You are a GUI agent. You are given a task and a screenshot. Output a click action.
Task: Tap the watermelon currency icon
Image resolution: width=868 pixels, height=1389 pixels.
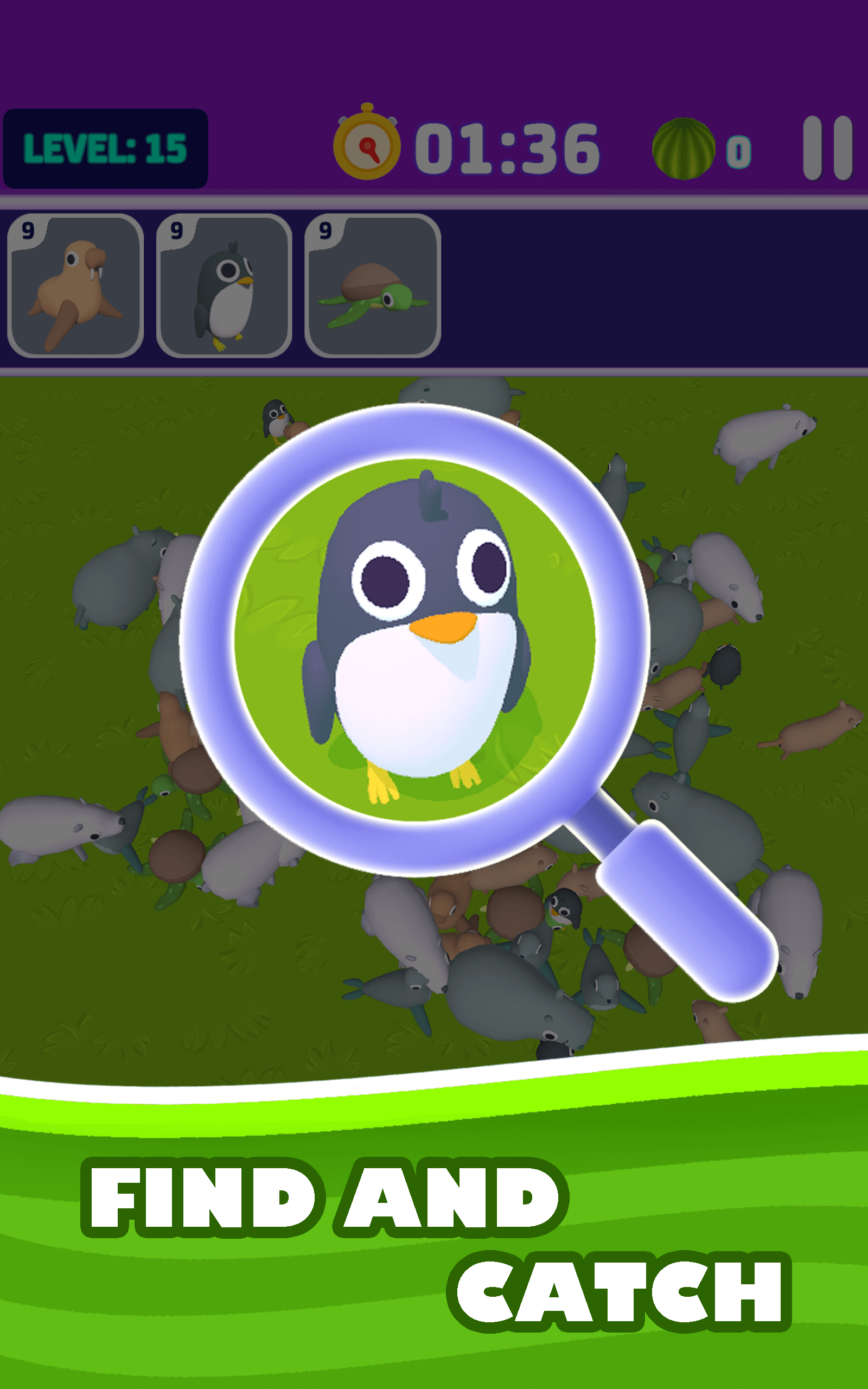683,149
